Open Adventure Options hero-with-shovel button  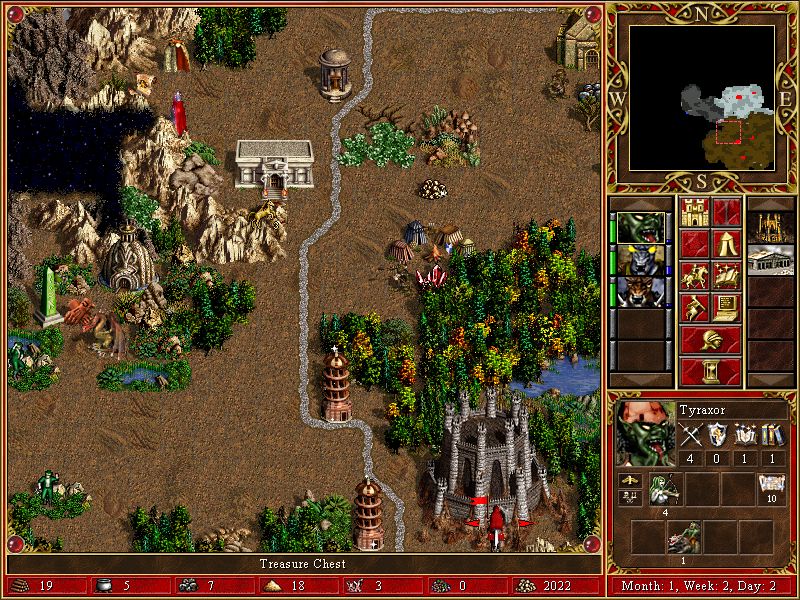[x=695, y=307]
